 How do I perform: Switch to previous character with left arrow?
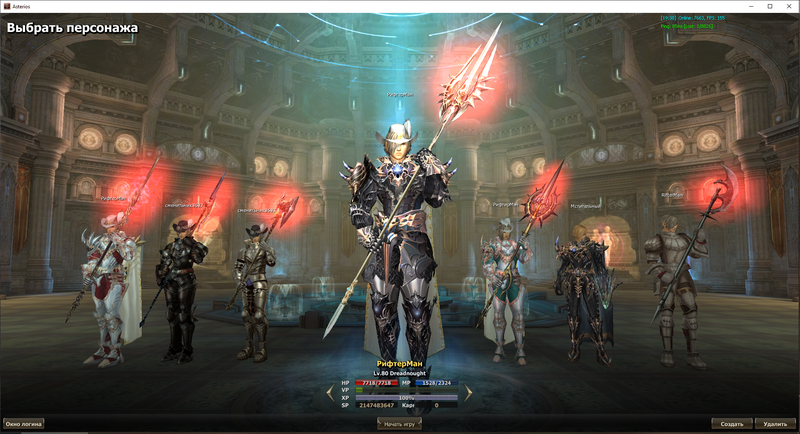tap(331, 394)
